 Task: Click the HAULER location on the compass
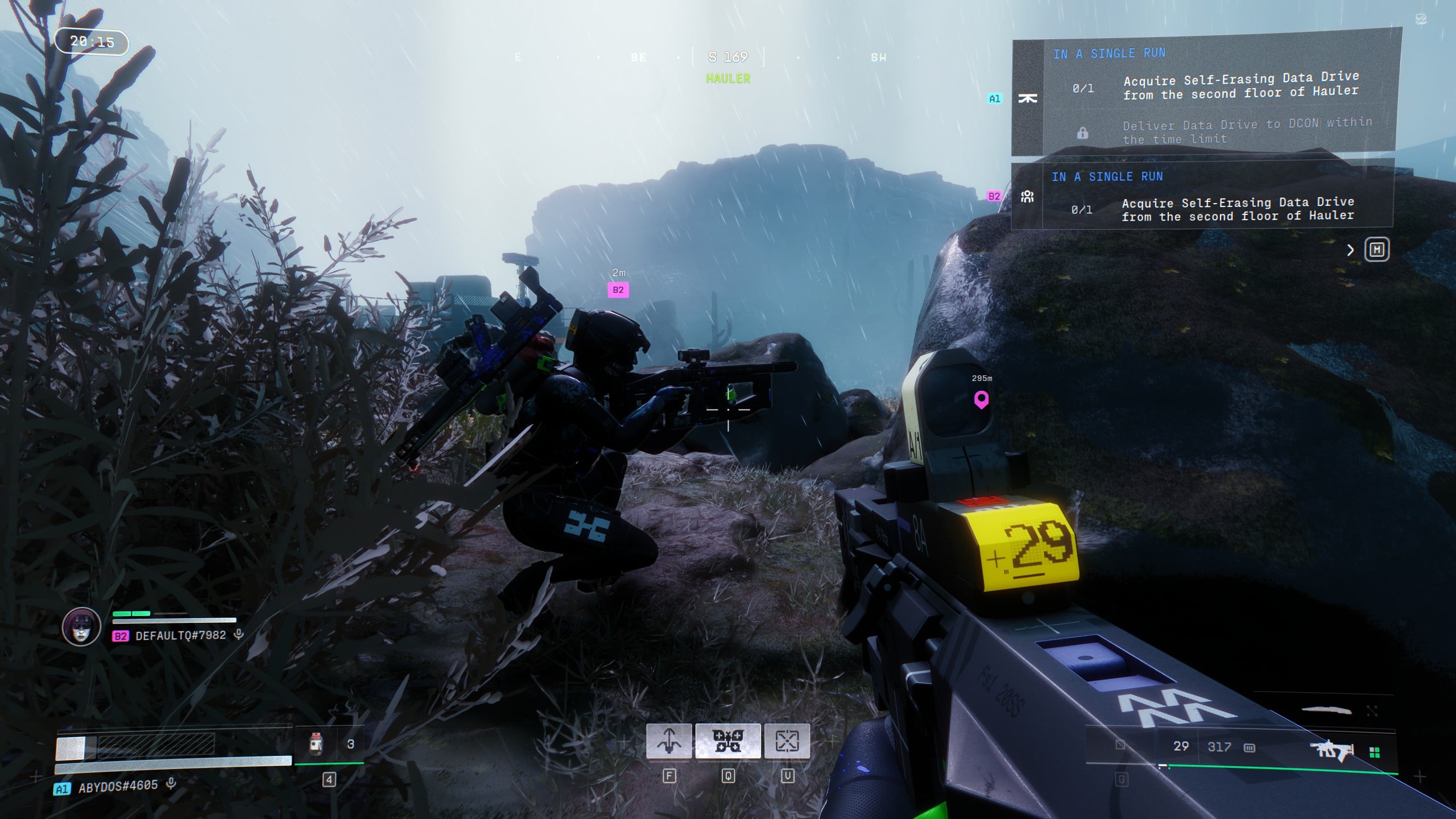click(x=728, y=78)
